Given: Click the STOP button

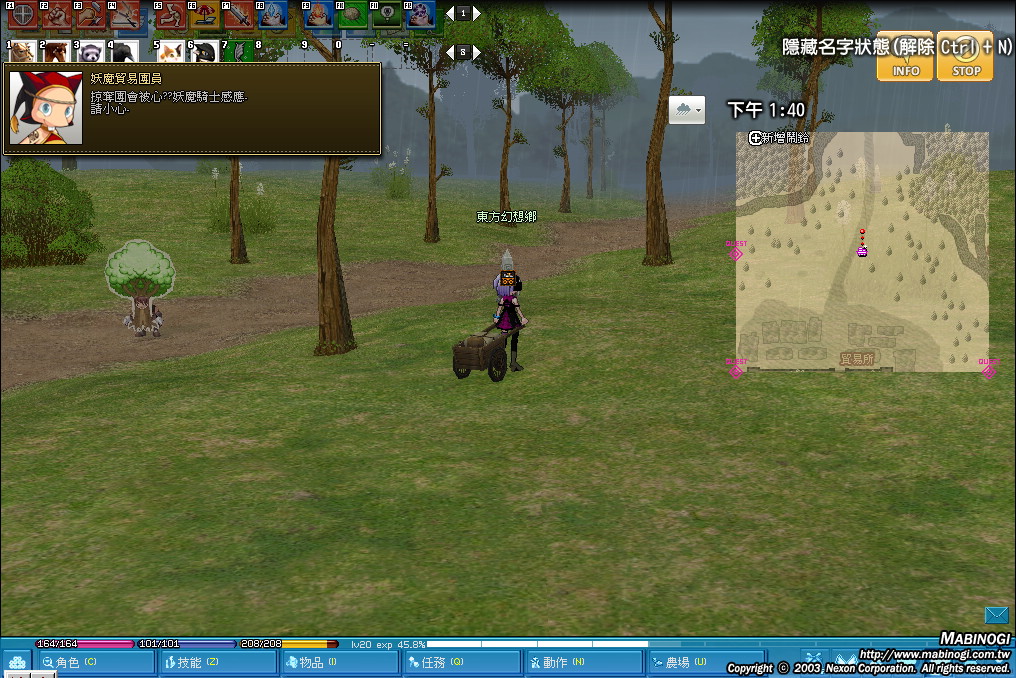Looking at the screenshot, I should point(965,55).
